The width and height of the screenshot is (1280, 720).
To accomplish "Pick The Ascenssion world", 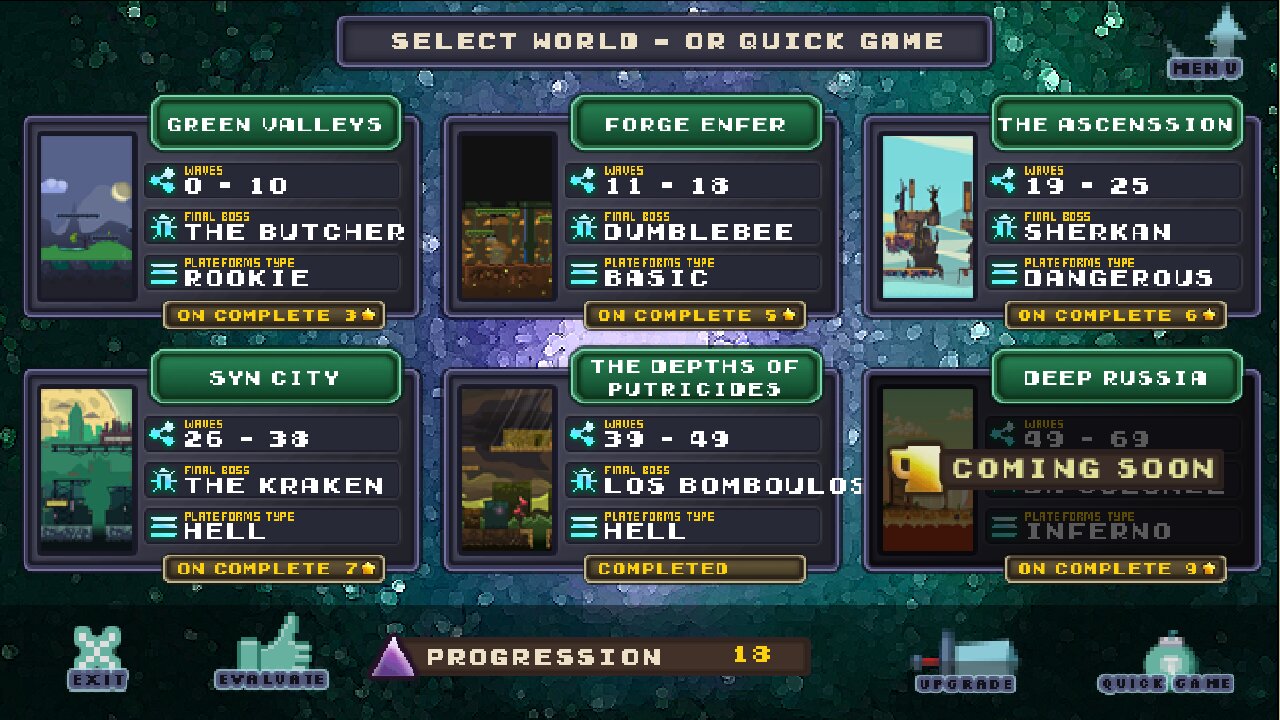I will coord(1115,124).
